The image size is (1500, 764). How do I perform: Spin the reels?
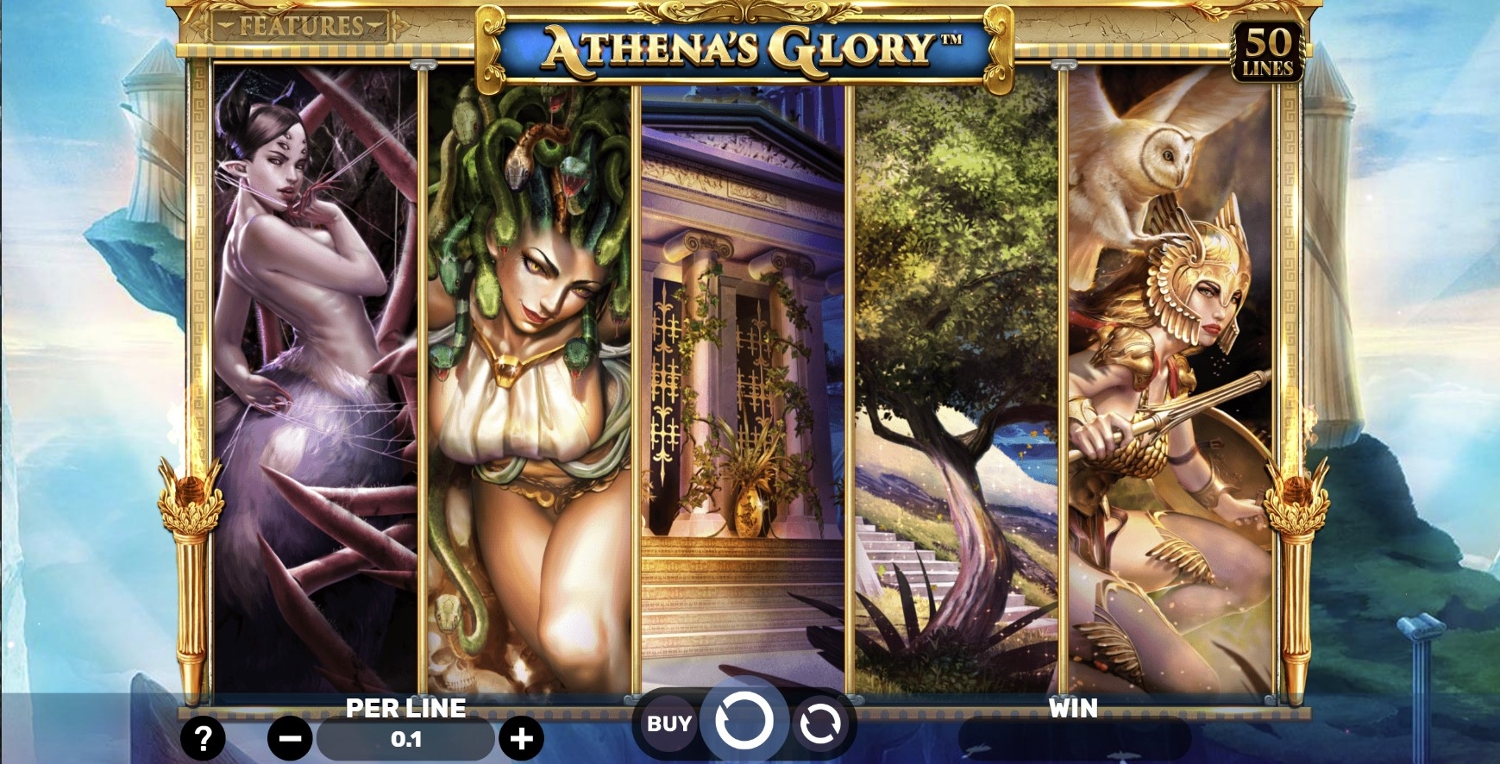click(744, 721)
